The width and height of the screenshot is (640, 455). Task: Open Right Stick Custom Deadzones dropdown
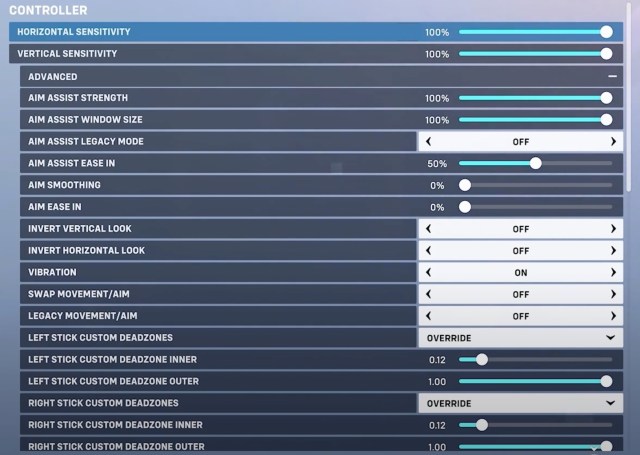520,403
